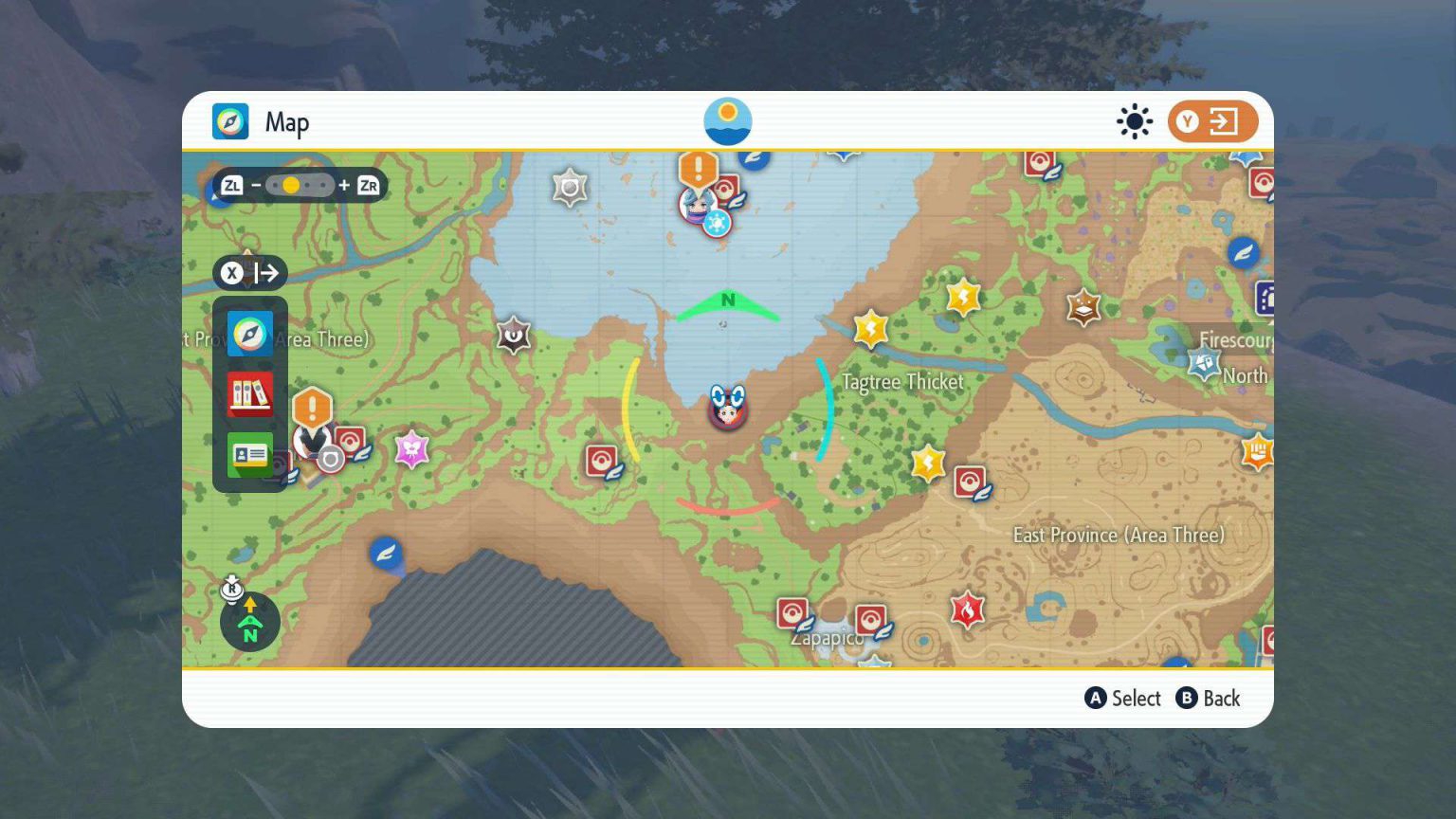The width and height of the screenshot is (1456, 819).
Task: Open the Map app icon beside the title
Action: click(x=230, y=121)
